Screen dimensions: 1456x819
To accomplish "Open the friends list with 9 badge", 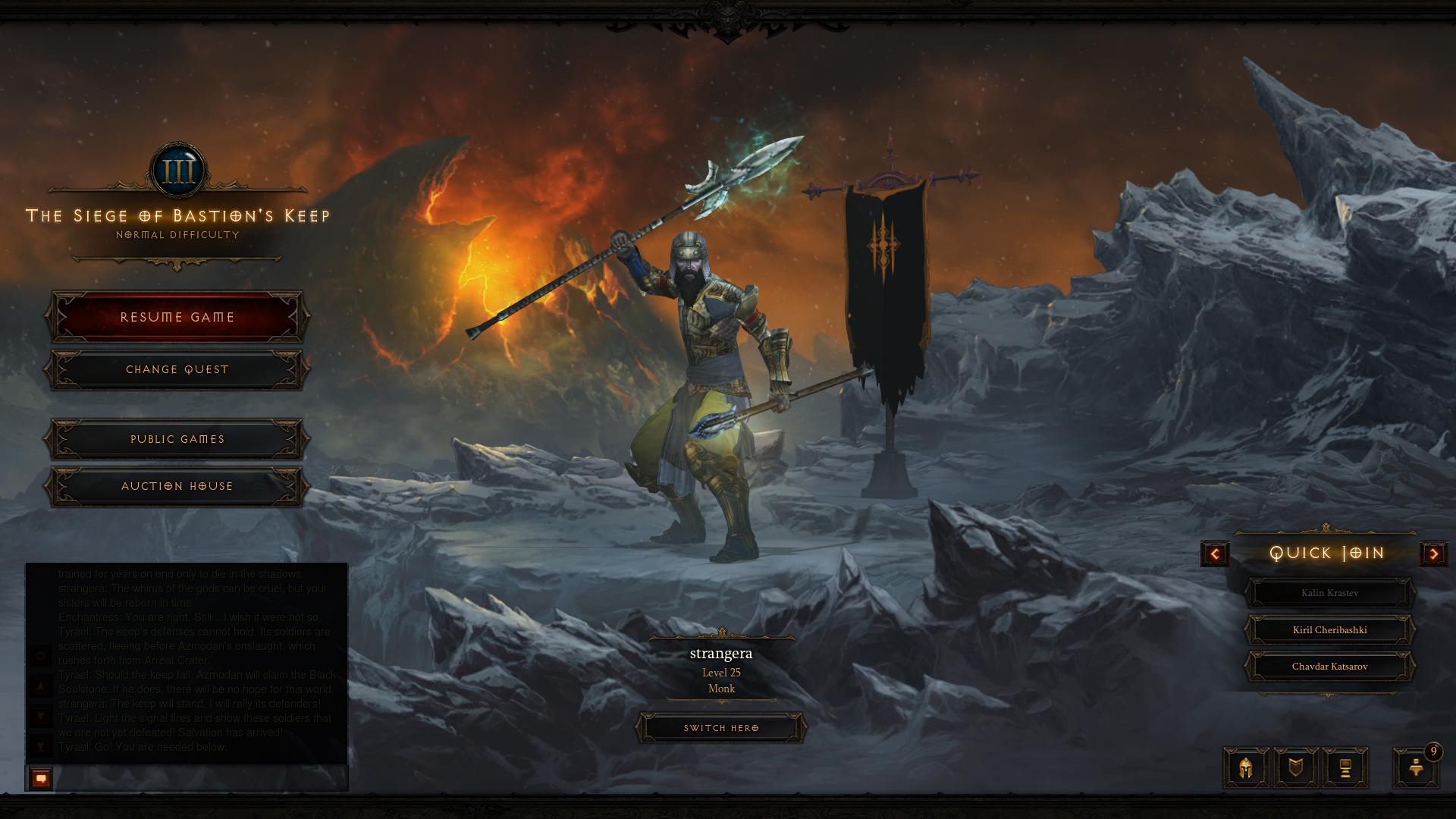I will click(x=1416, y=768).
